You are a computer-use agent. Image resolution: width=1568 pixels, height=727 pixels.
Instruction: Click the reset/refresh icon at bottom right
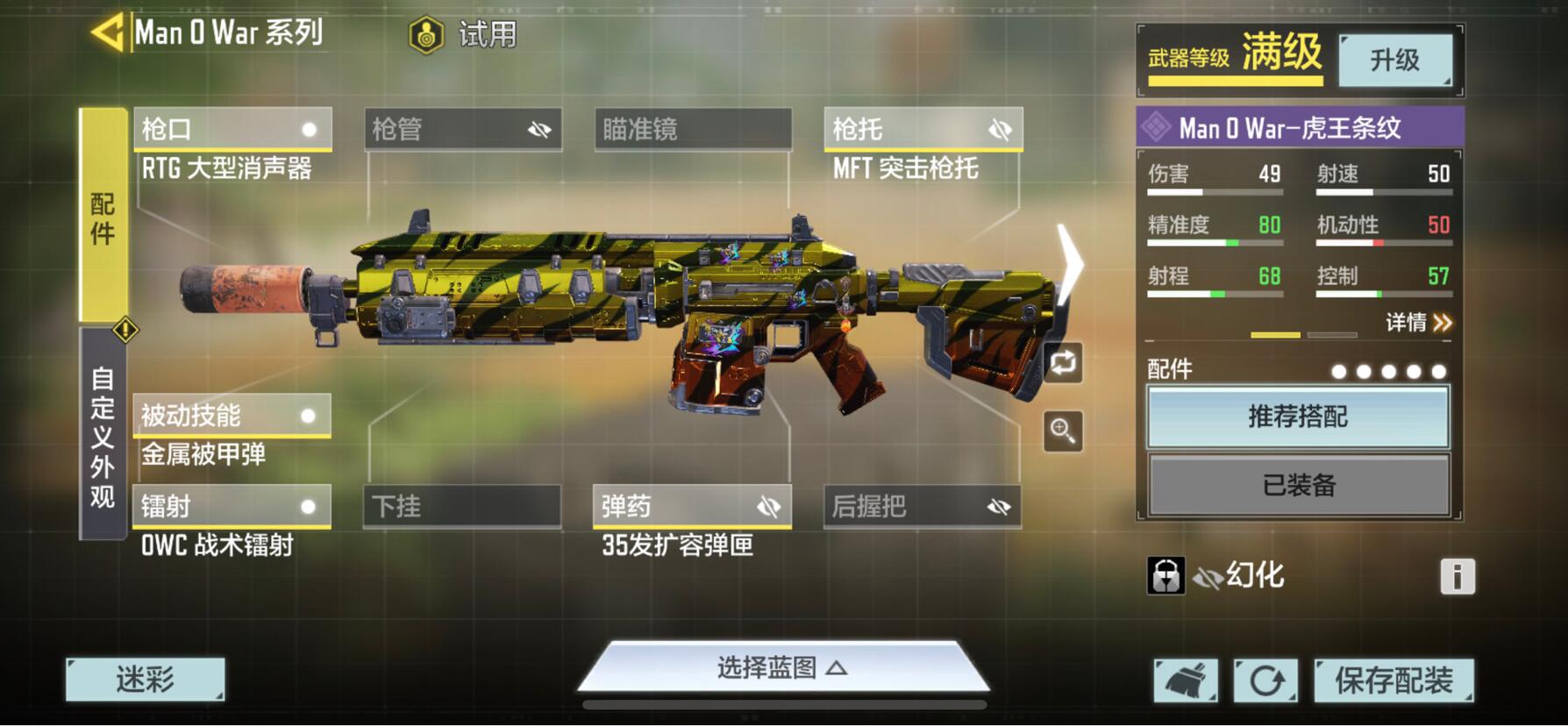click(x=1266, y=679)
